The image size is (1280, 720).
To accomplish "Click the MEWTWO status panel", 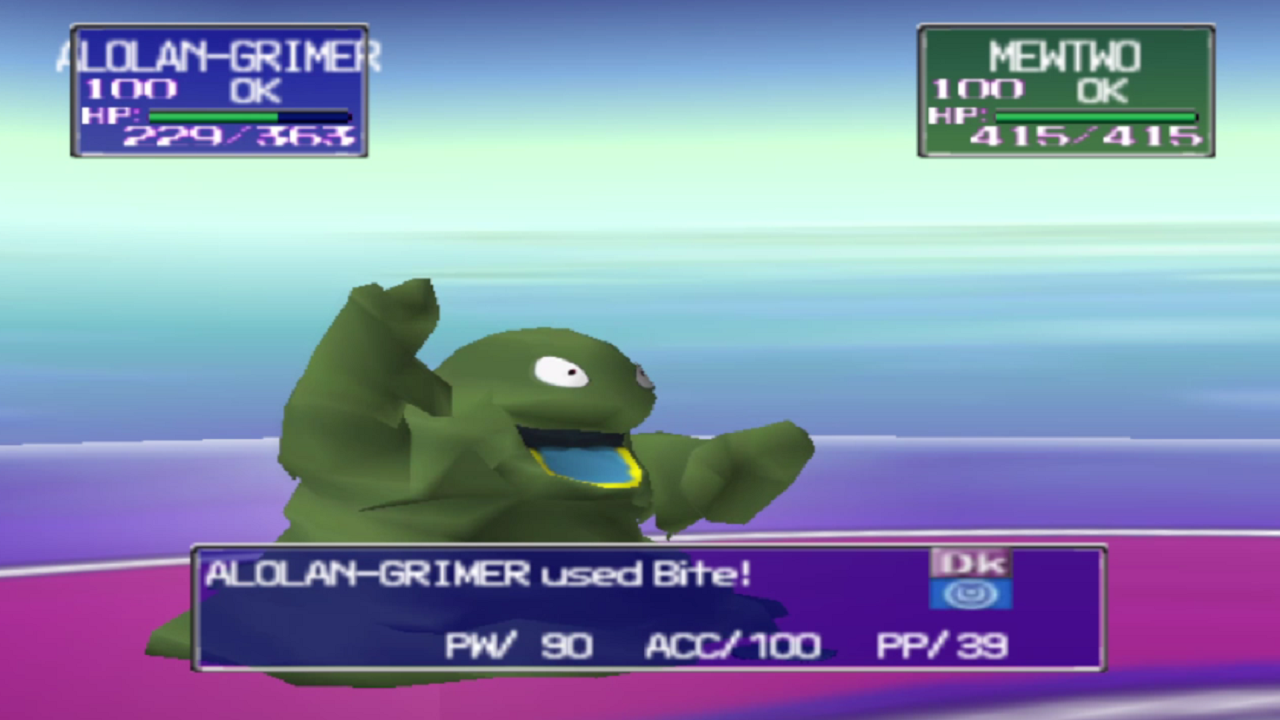I will coord(1065,92).
